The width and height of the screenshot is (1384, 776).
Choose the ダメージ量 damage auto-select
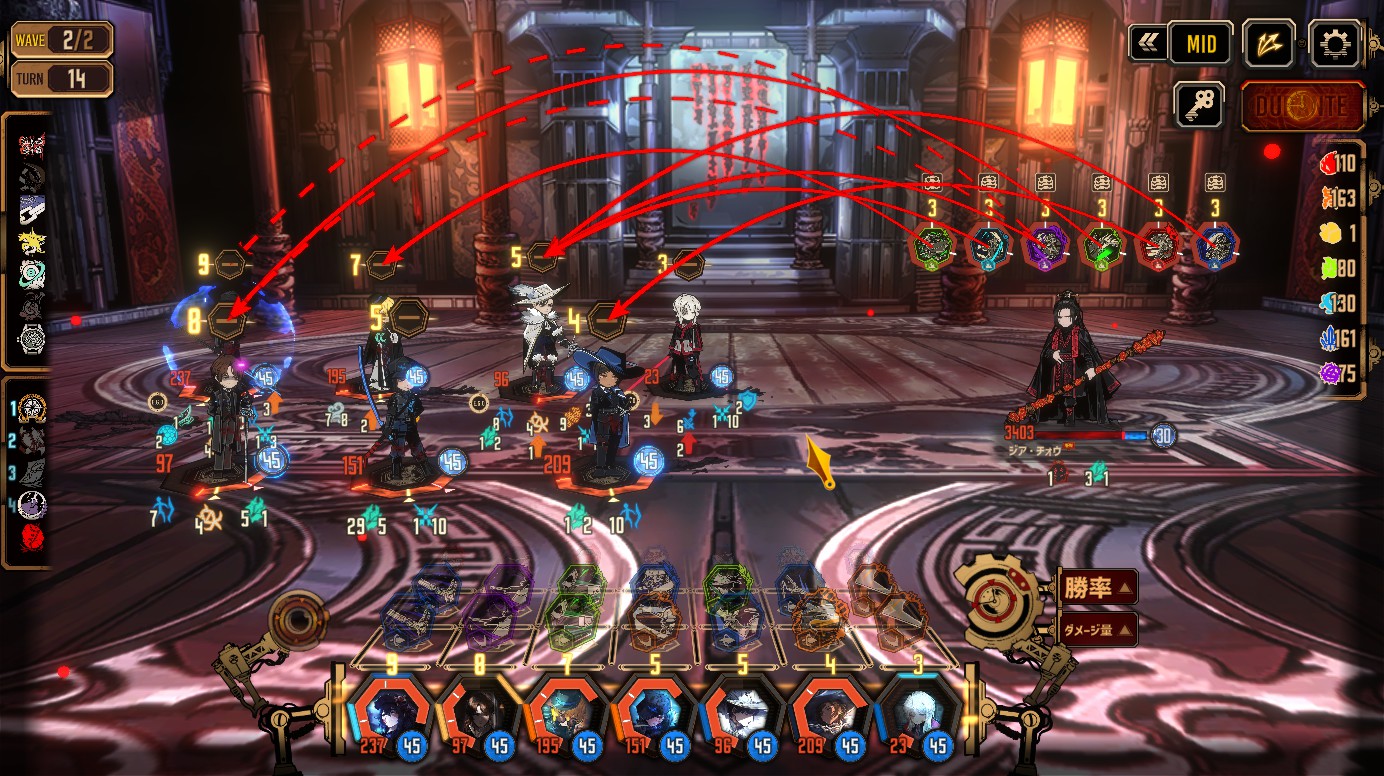(x=1096, y=629)
